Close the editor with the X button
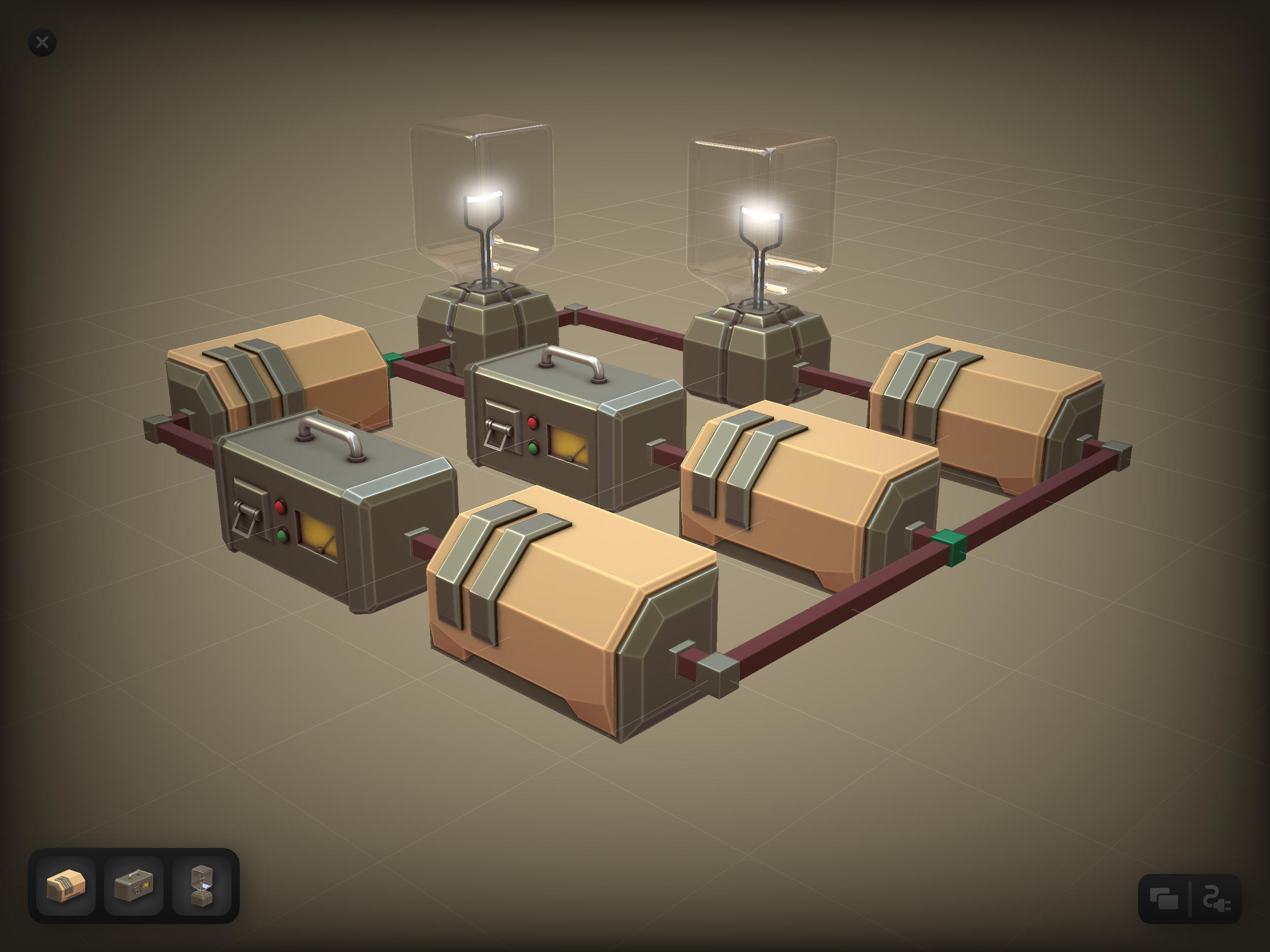 [x=41, y=42]
